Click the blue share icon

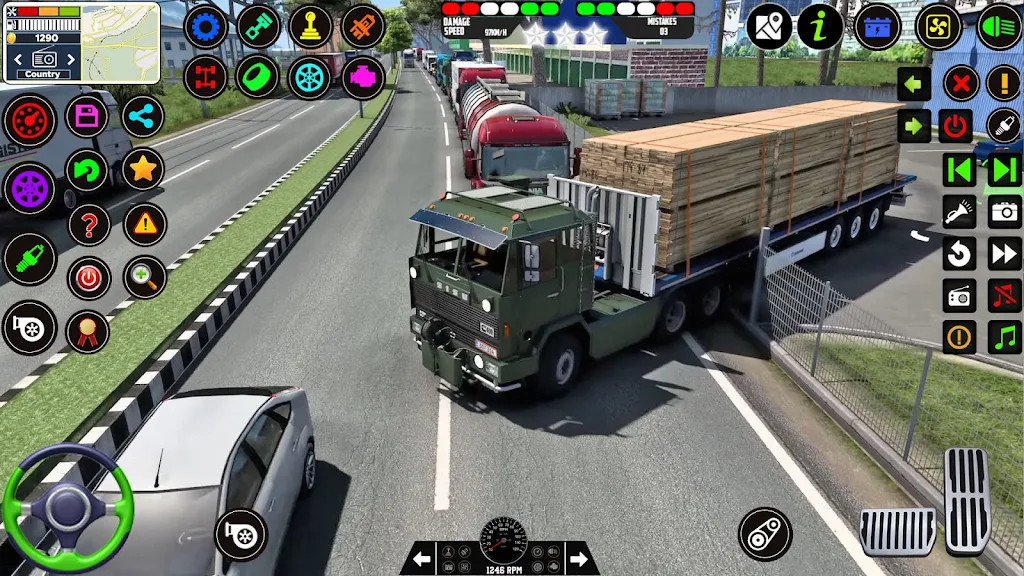[143, 116]
